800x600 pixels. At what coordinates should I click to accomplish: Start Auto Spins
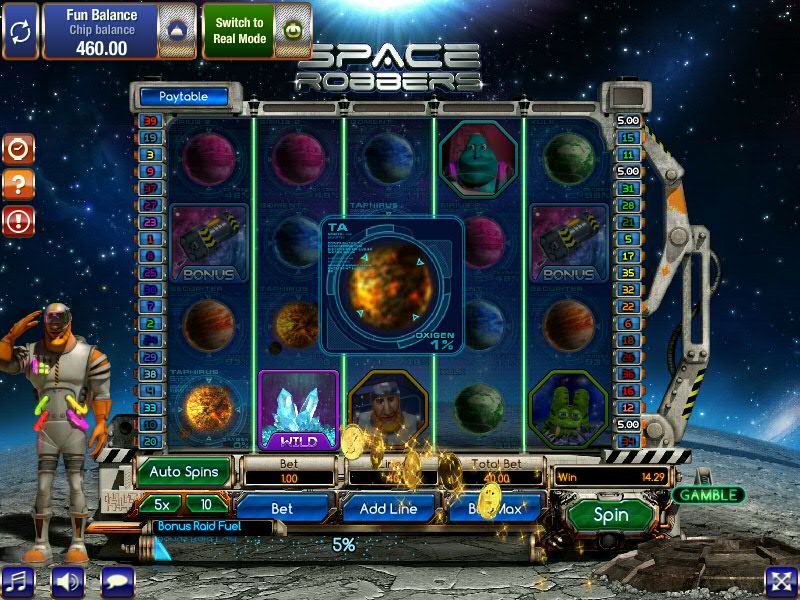tap(185, 471)
